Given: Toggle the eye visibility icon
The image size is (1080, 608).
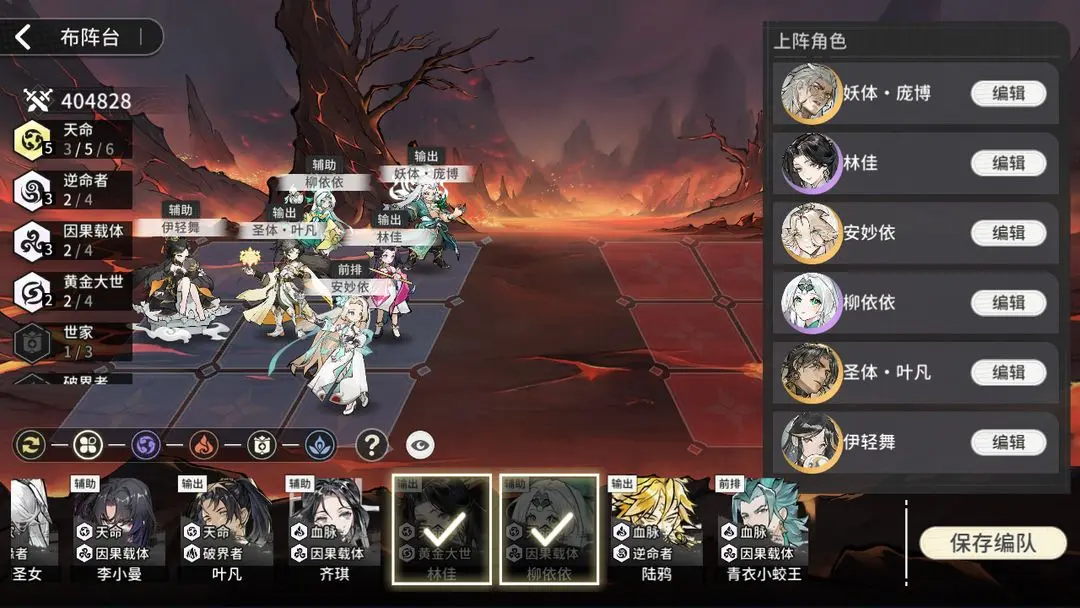Looking at the screenshot, I should pyautogui.click(x=420, y=444).
